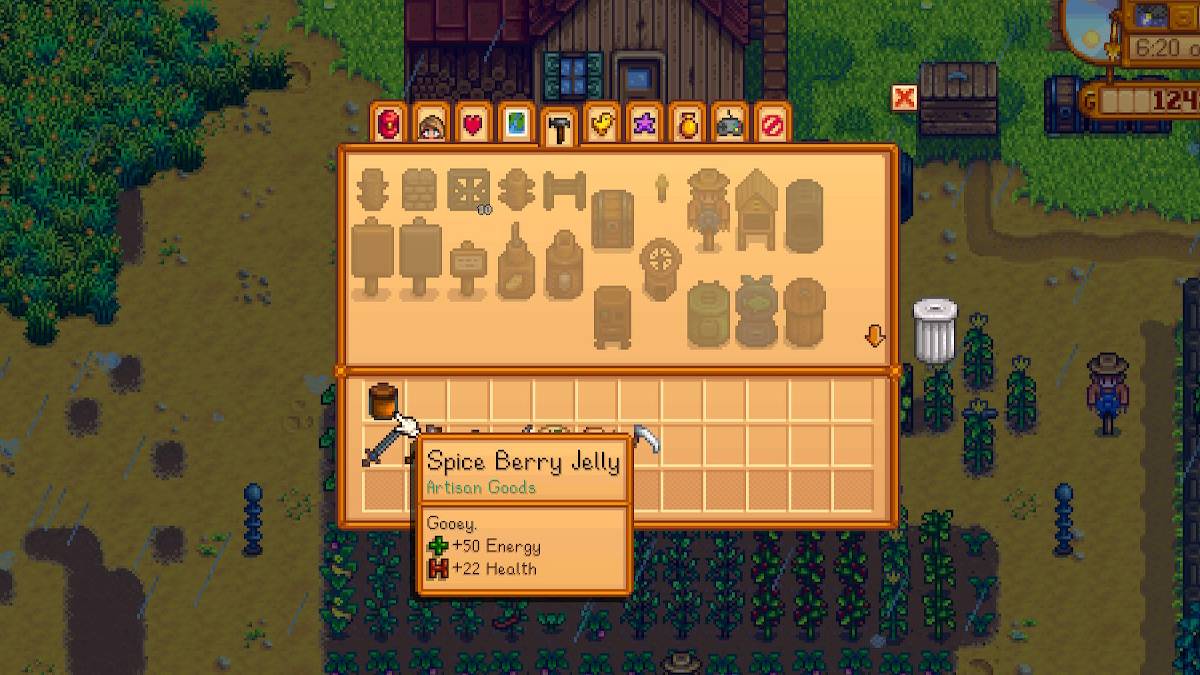This screenshot has width=1200, height=675.
Task: Select the bee house crafting recipe
Action: [x=757, y=210]
